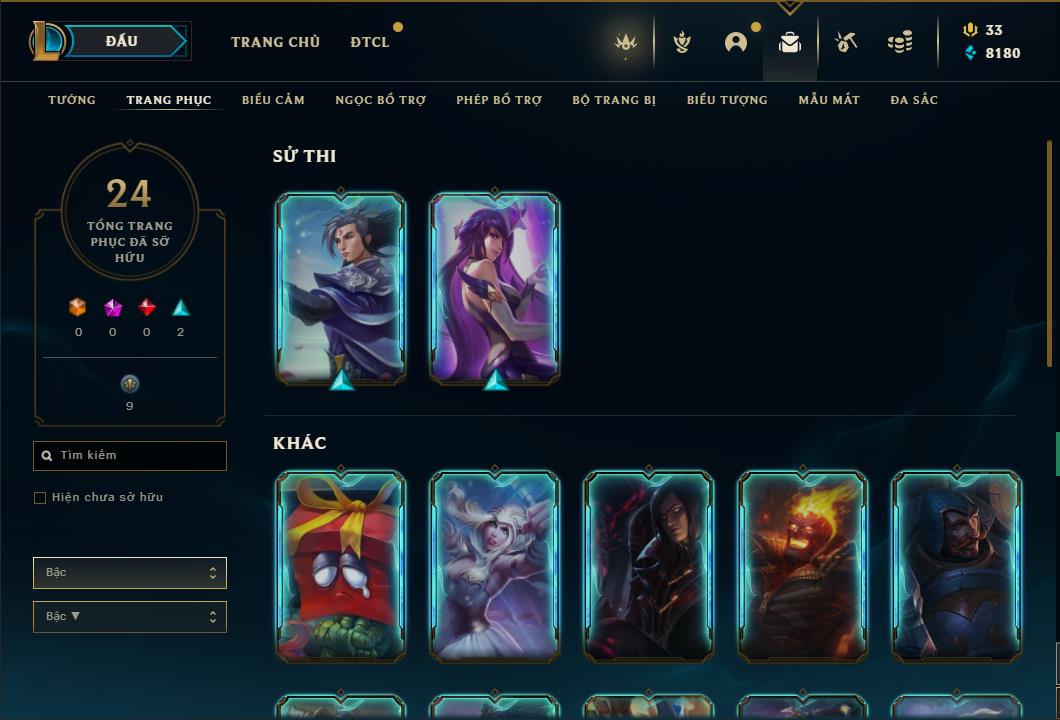Open the Bậc ▼ sort dropdown

130,617
